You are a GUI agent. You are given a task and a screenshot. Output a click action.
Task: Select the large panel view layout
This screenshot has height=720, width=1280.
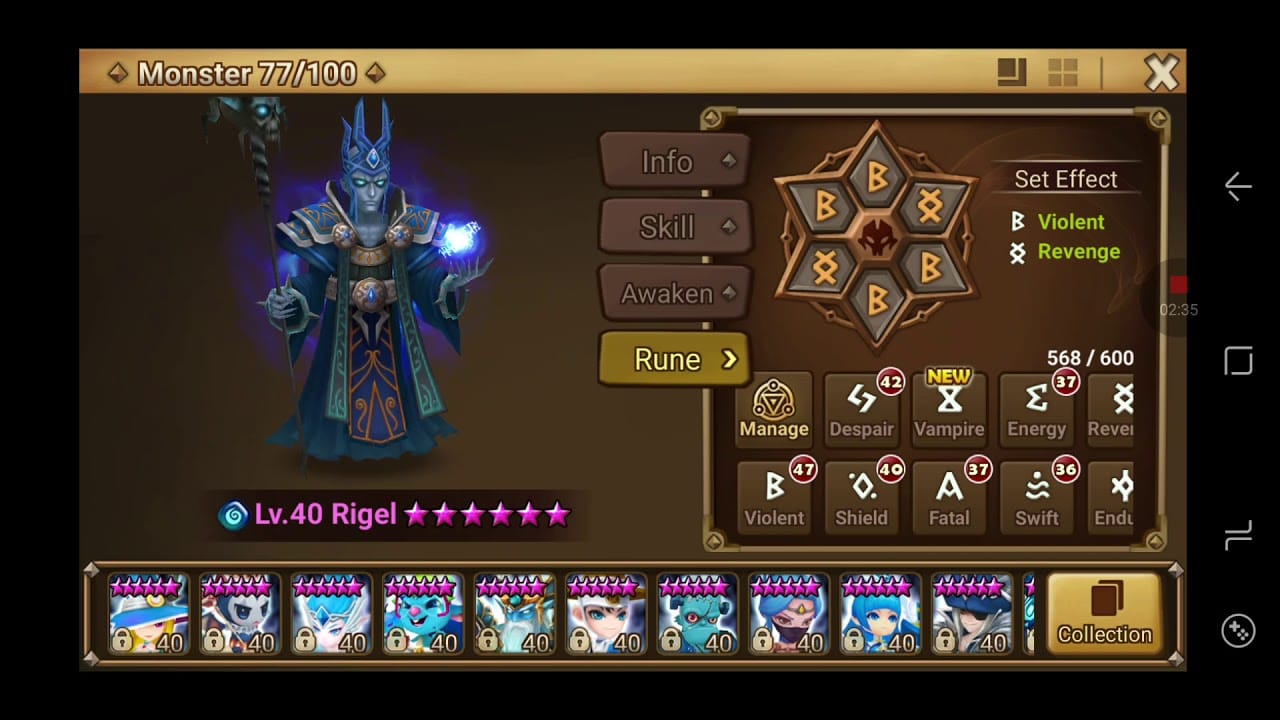coord(1012,72)
